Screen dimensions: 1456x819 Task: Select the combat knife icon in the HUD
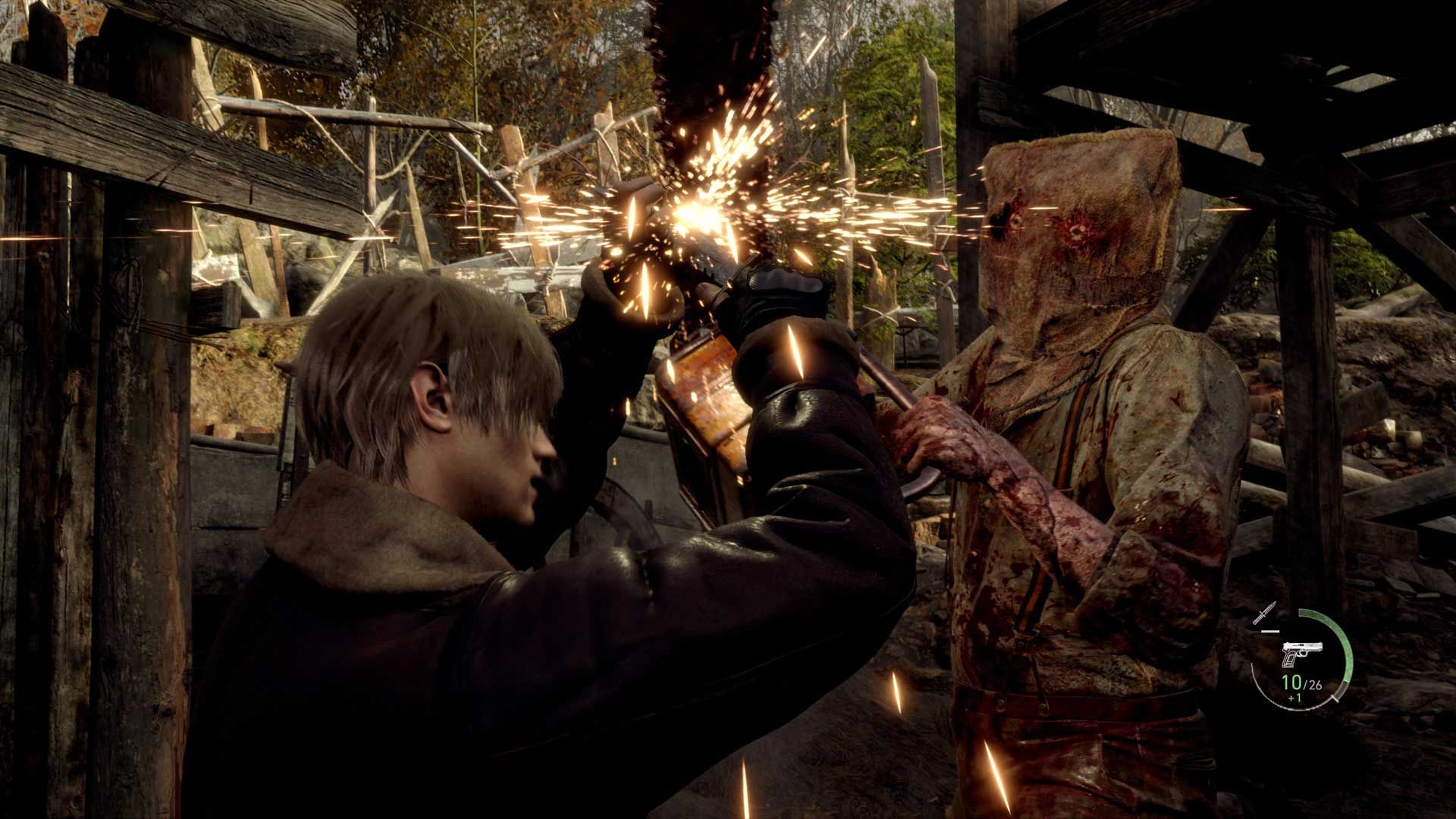1264,612
